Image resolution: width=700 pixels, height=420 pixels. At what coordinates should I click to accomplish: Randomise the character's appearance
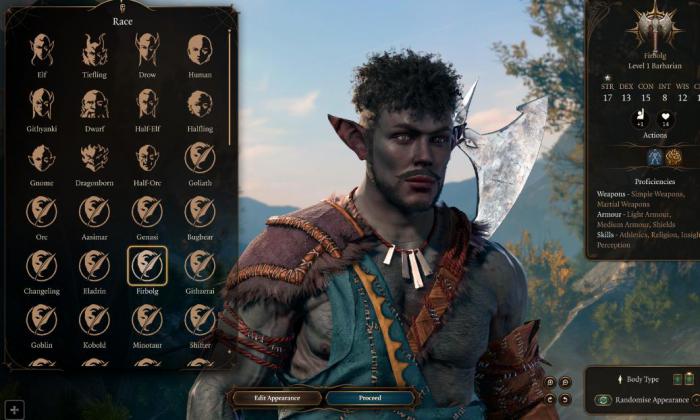(649, 400)
